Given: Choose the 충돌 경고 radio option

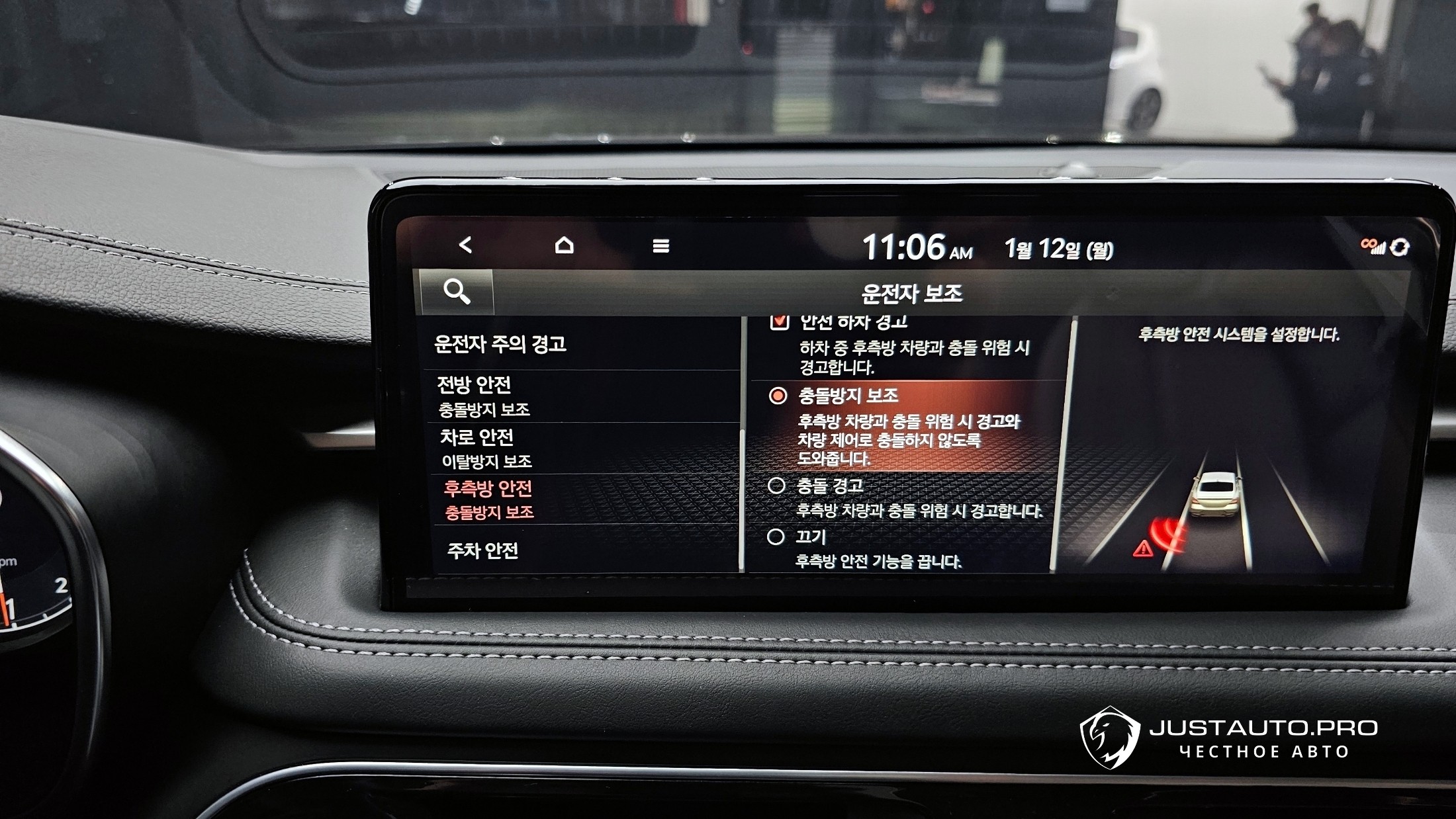Looking at the screenshot, I should pos(776,486).
